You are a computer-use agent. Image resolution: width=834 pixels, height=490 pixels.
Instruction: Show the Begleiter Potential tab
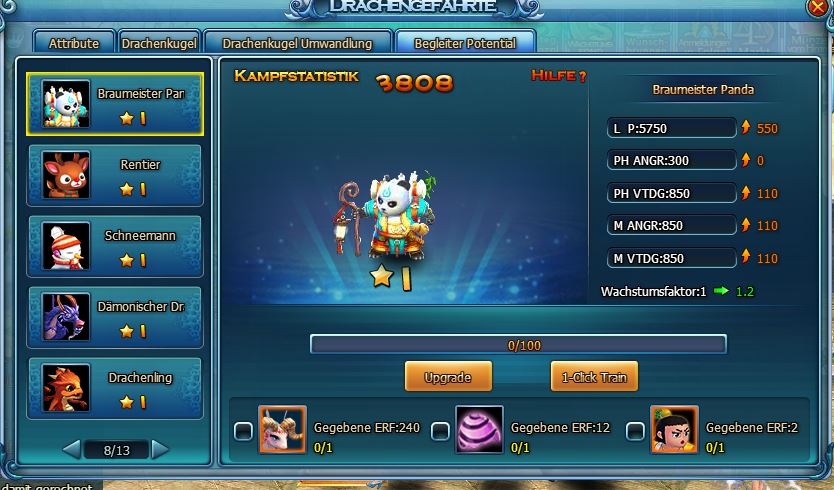pos(465,43)
